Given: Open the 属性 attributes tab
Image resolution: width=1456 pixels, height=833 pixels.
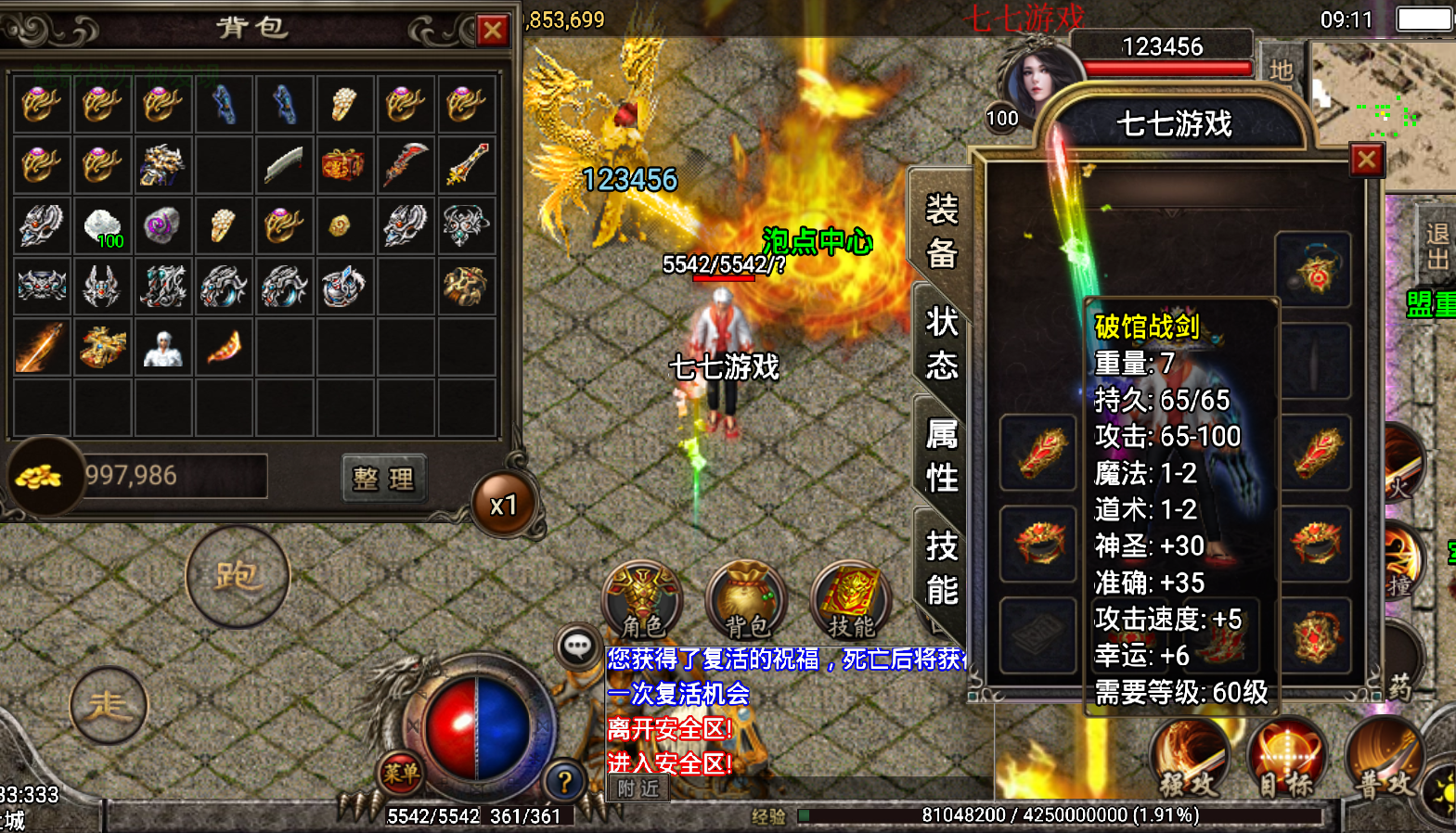Looking at the screenshot, I should tap(941, 455).
